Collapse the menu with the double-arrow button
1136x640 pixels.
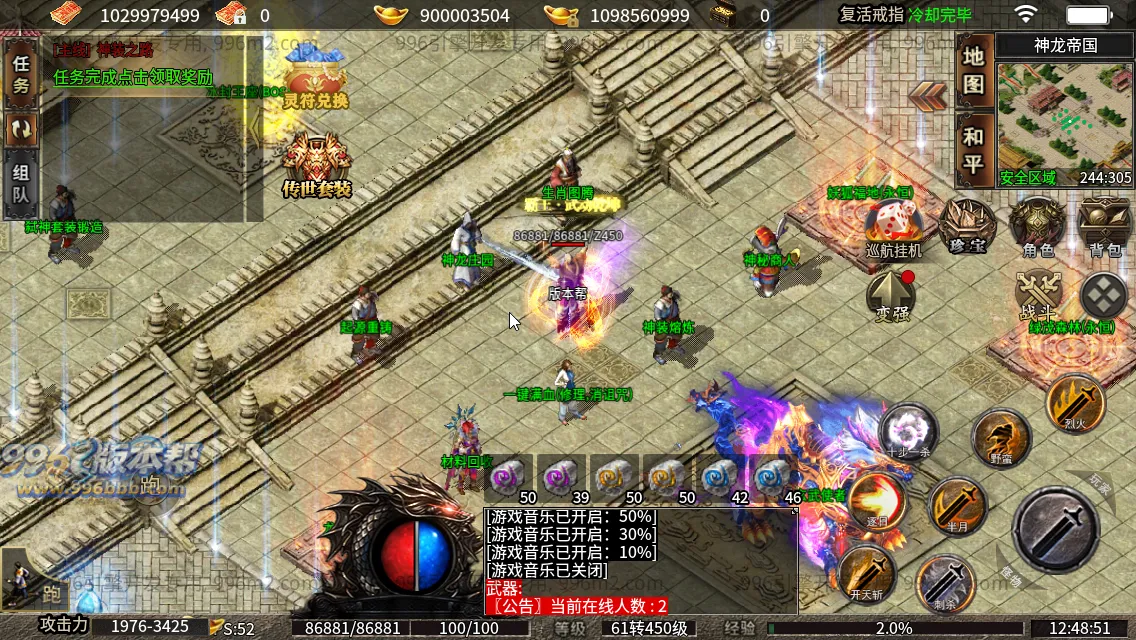point(928,94)
